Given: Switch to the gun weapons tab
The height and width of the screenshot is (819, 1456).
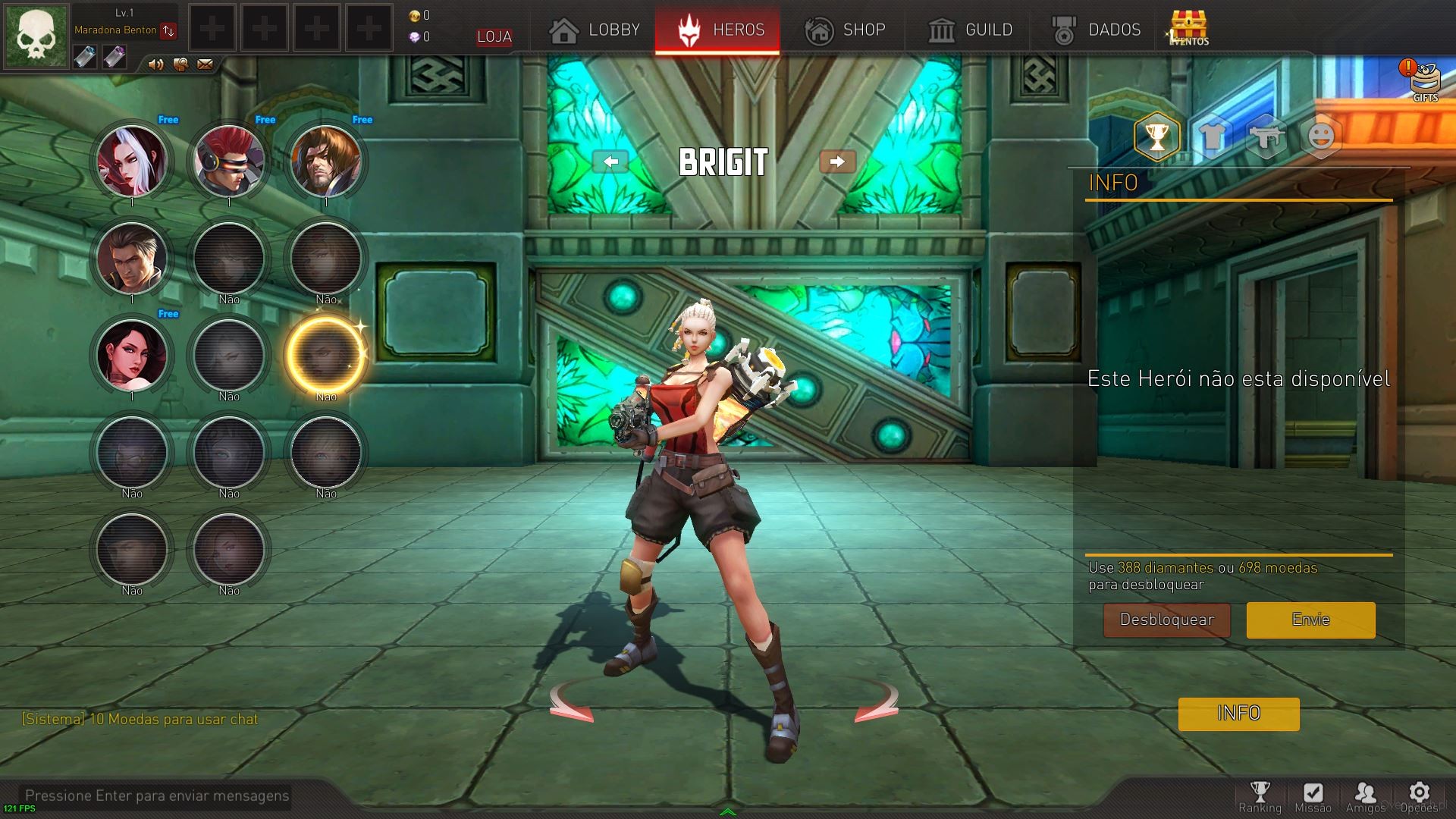Looking at the screenshot, I should point(1266,137).
